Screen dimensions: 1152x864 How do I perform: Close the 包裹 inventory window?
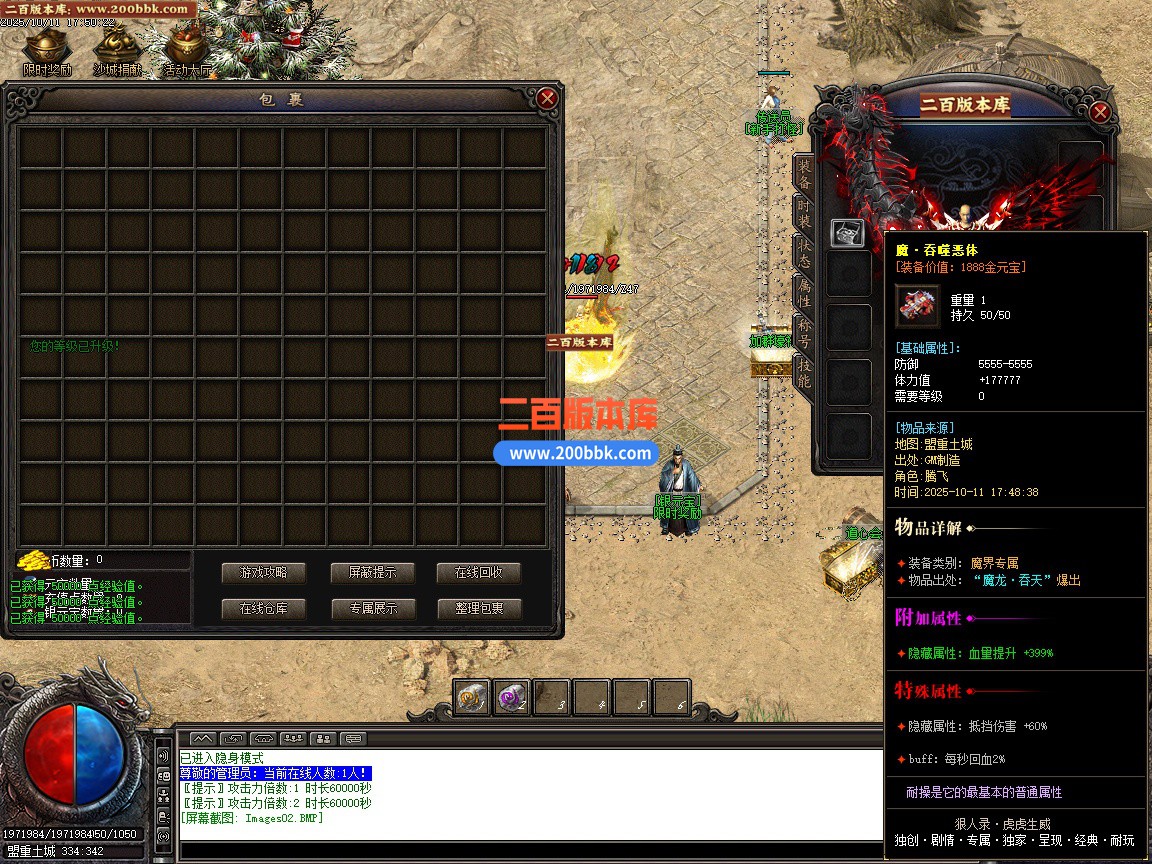click(547, 98)
